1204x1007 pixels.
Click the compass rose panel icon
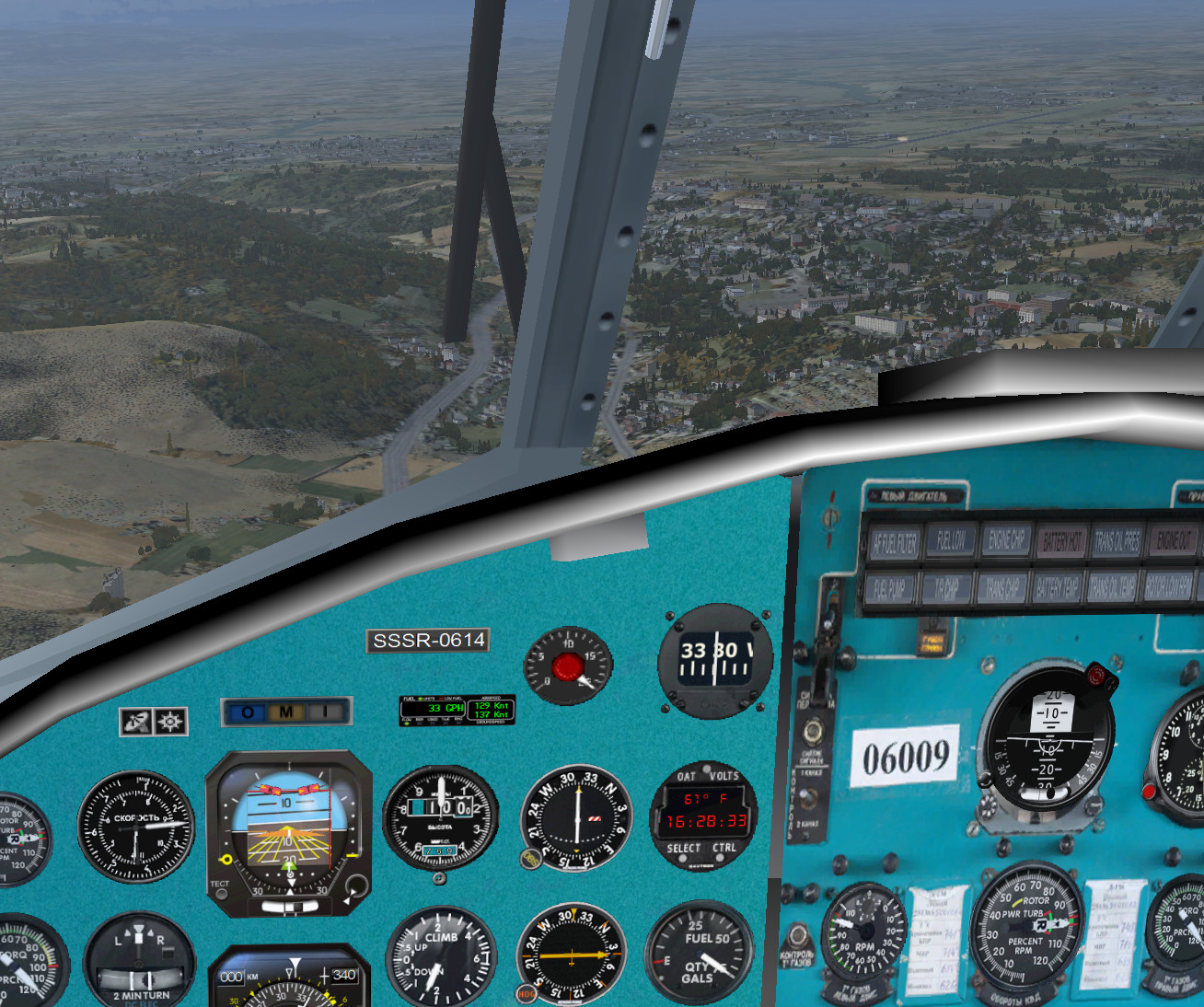point(171,722)
